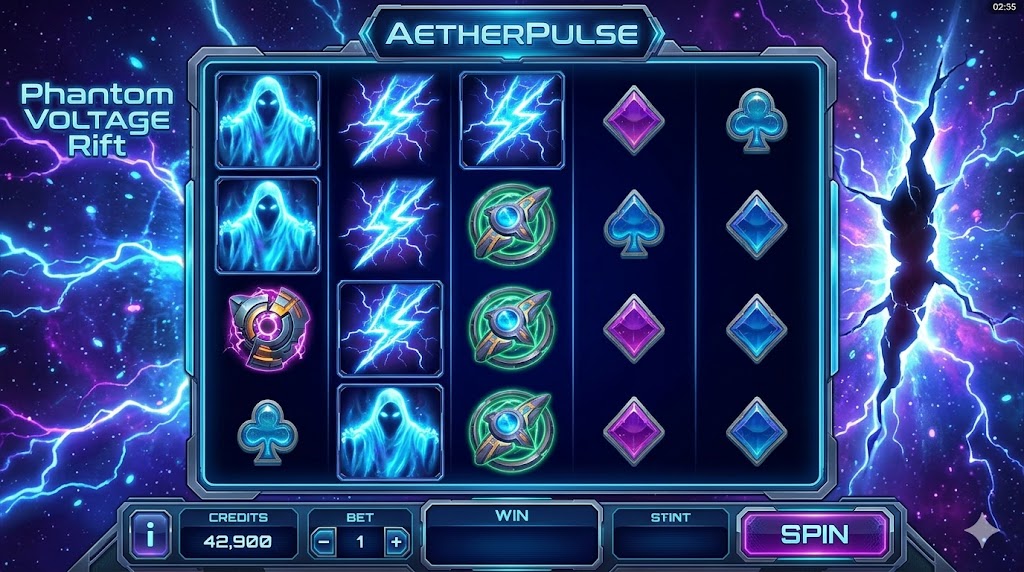Decrease the bet with the minus button
This screenshot has height=572, width=1024.
[x=325, y=542]
